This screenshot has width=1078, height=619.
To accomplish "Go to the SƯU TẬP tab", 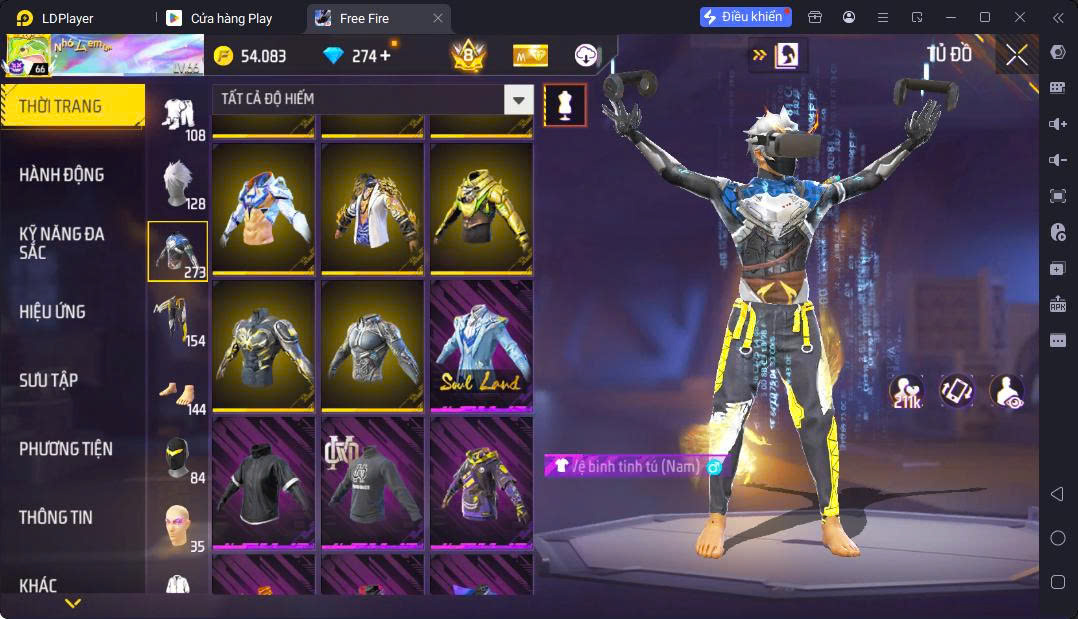I will coord(48,380).
